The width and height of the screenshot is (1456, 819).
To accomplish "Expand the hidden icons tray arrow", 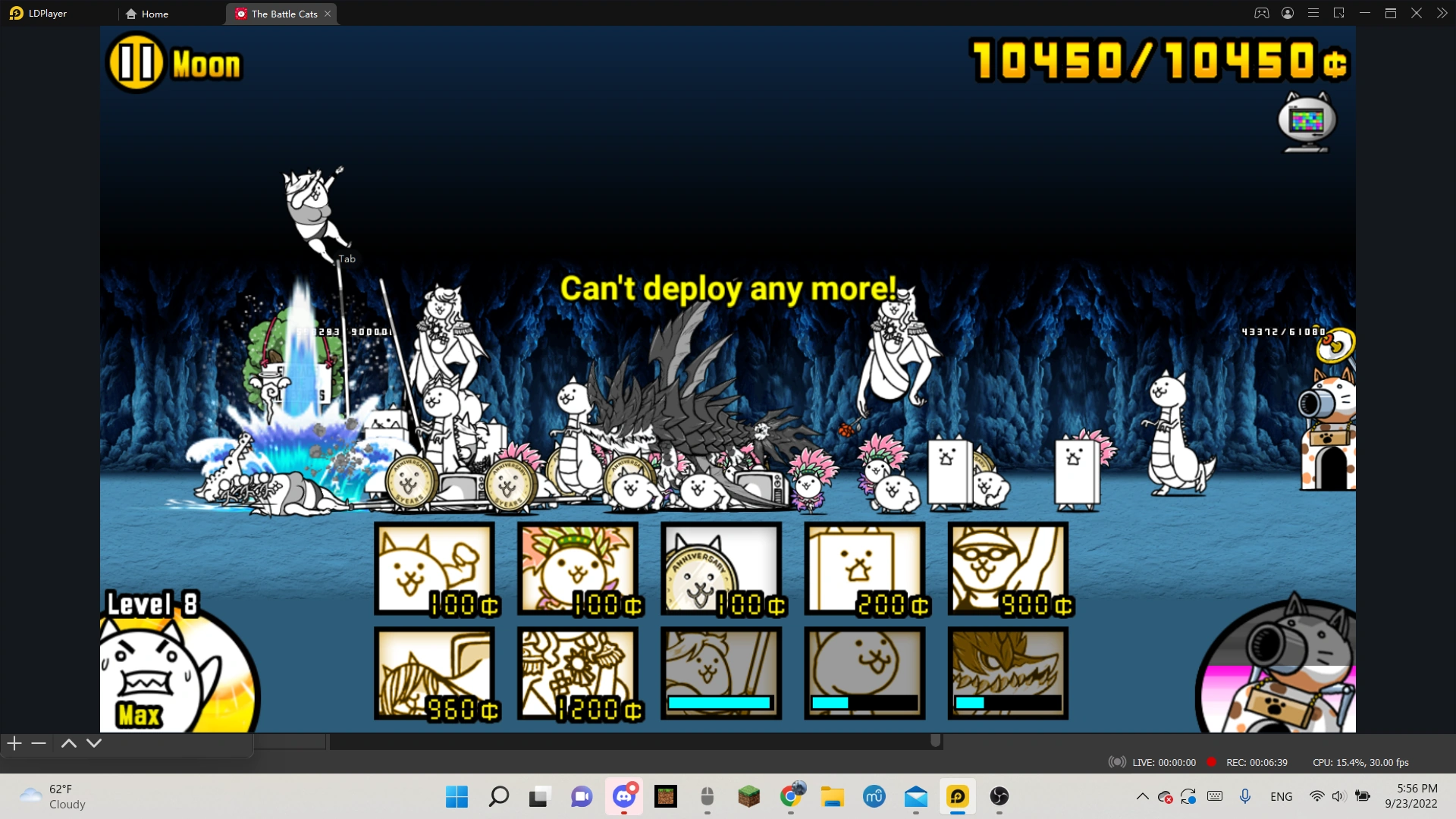I will click(1142, 796).
